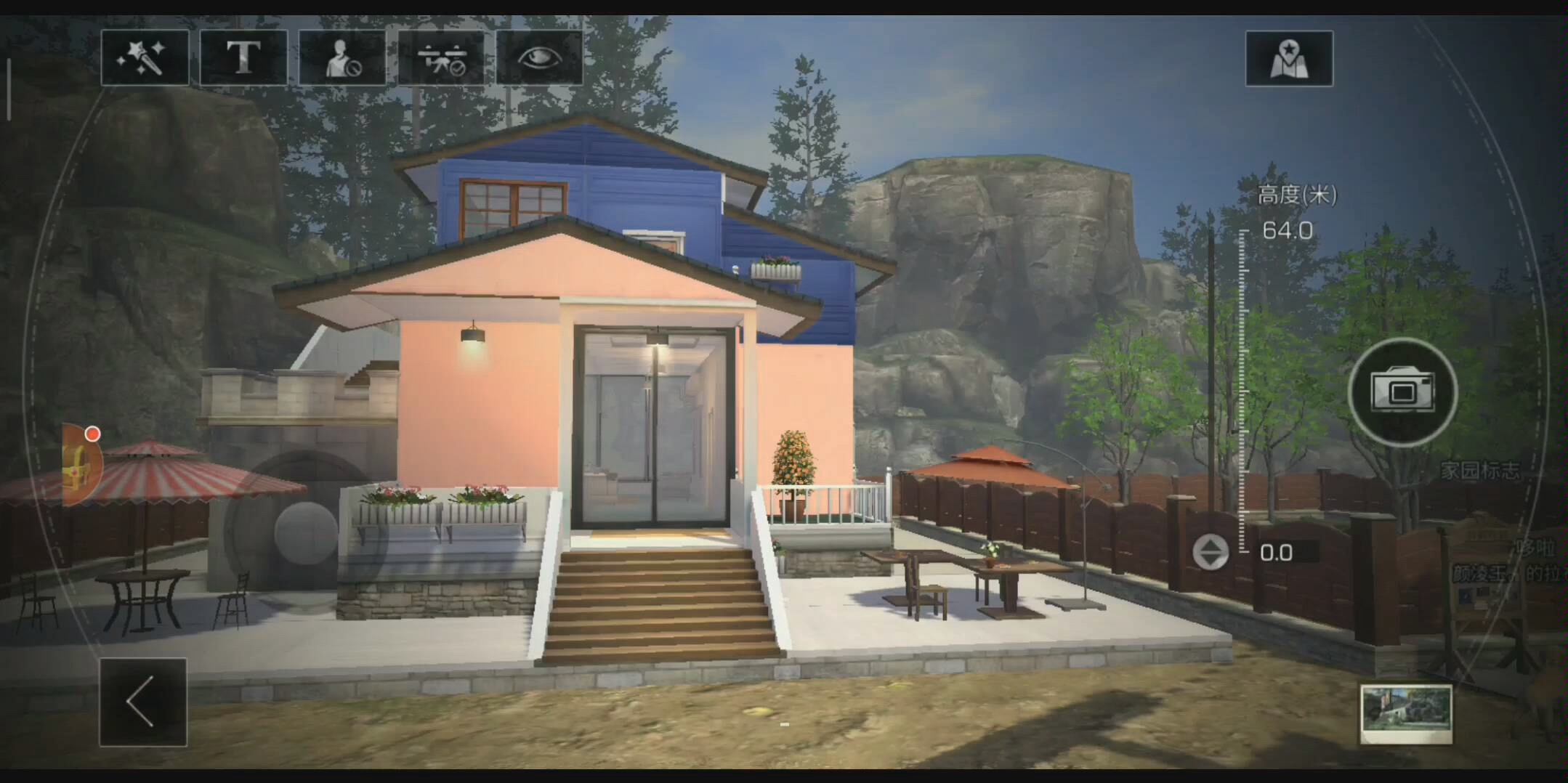Select the text T tool
1568x783 pixels.
point(243,58)
